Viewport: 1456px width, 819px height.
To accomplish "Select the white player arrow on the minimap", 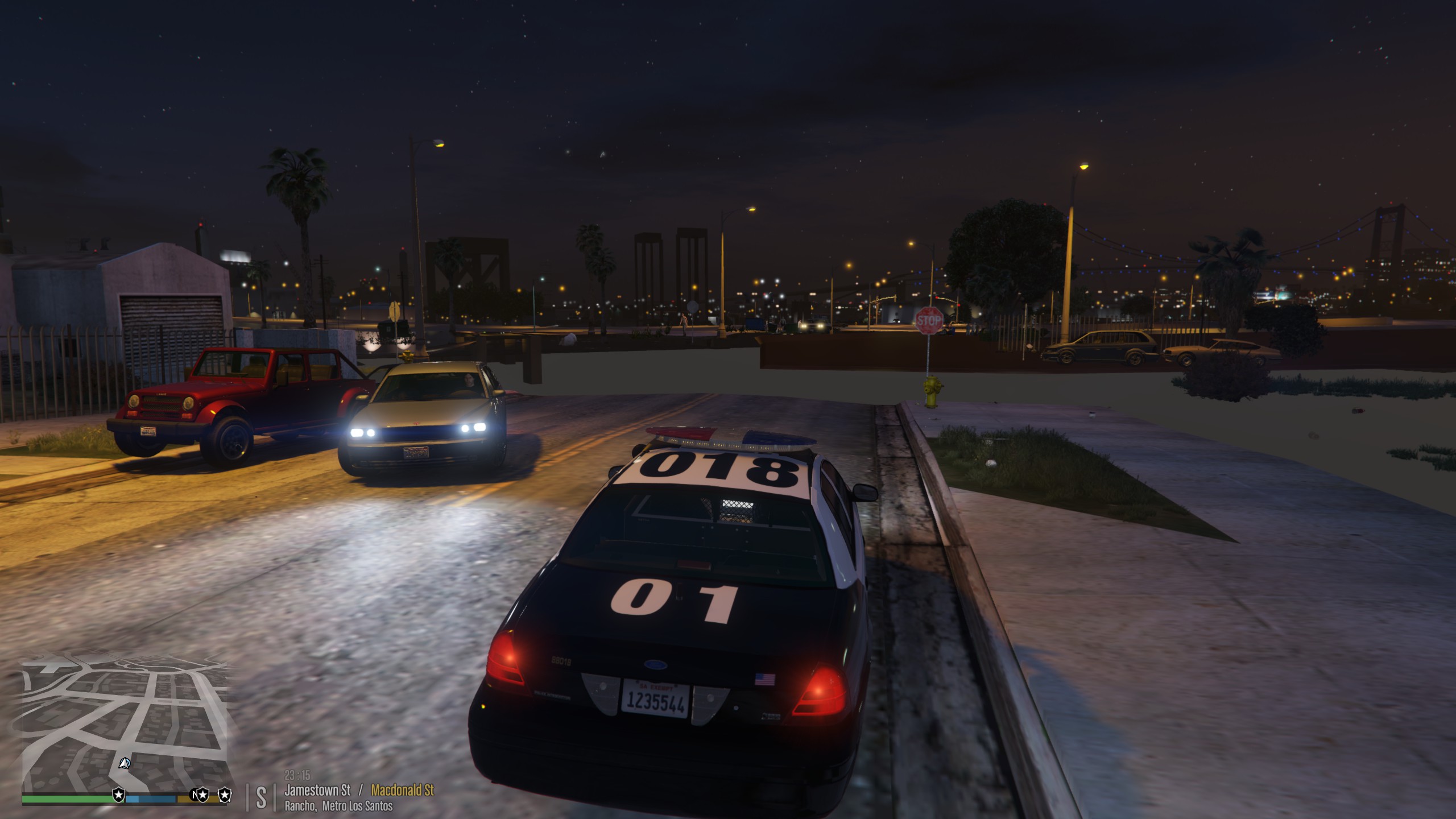I will point(125,763).
